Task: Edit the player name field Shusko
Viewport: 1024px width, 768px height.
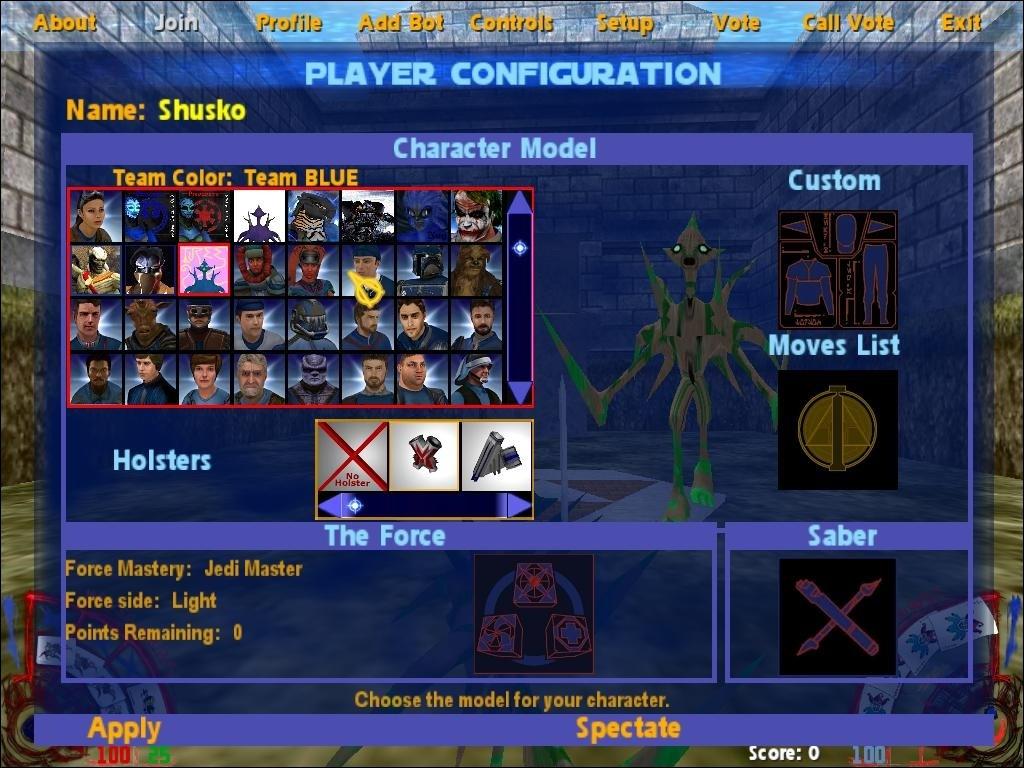Action: point(201,110)
